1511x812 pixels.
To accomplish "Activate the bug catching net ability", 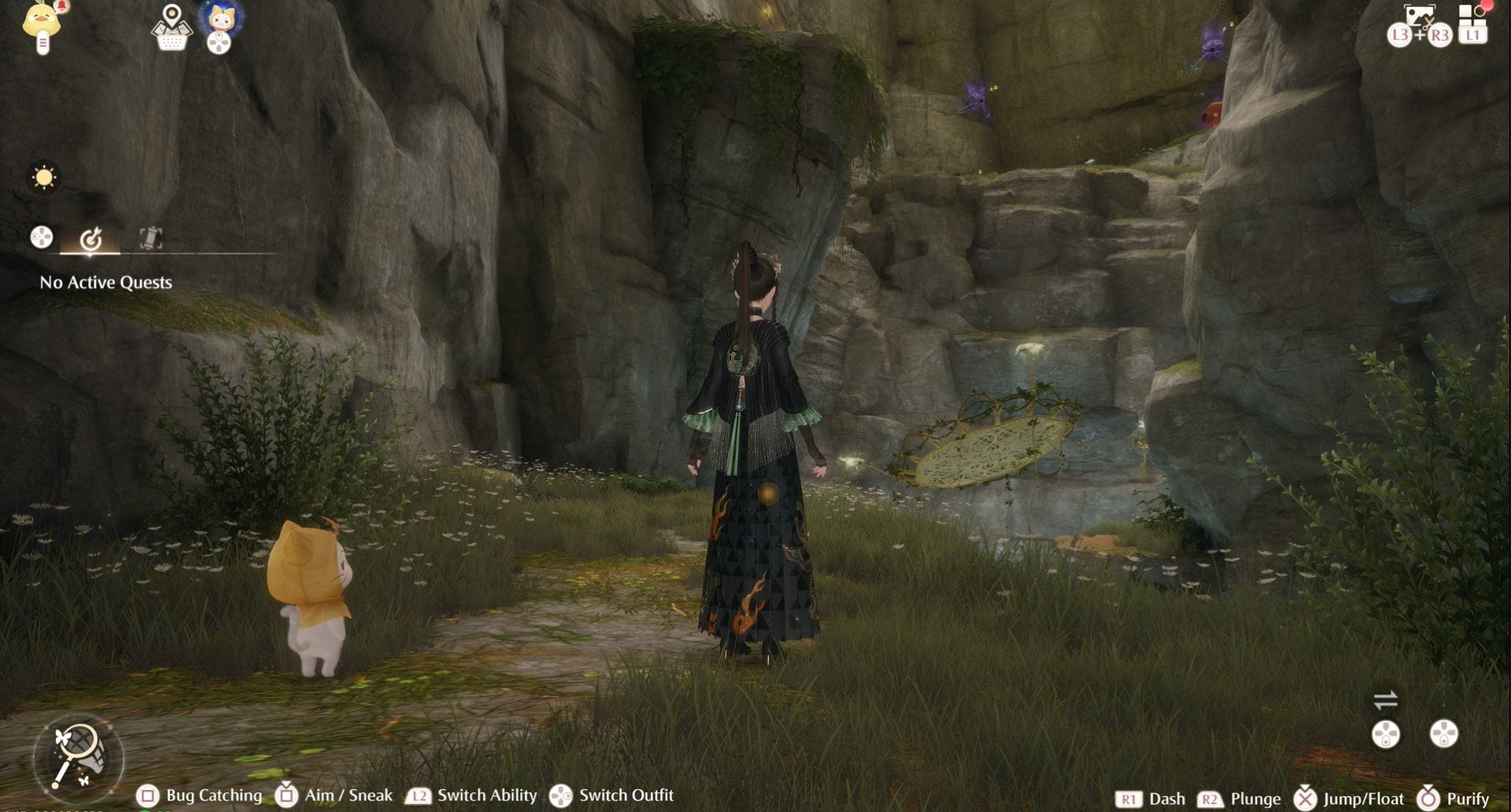I will [x=78, y=757].
